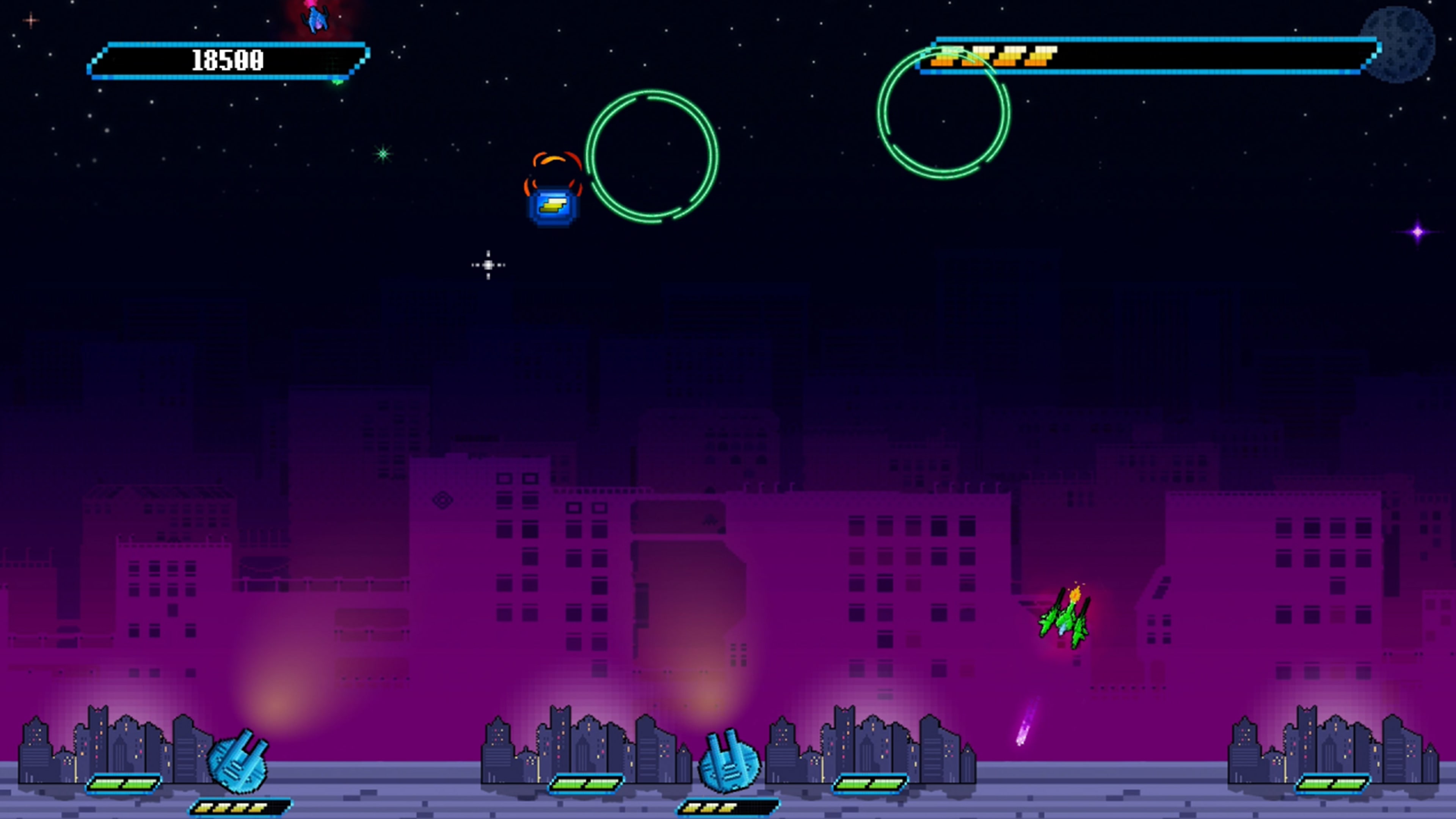Screen dimensions: 1456x819
Task: Click the leftmost blue turret cannon
Action: [x=237, y=763]
